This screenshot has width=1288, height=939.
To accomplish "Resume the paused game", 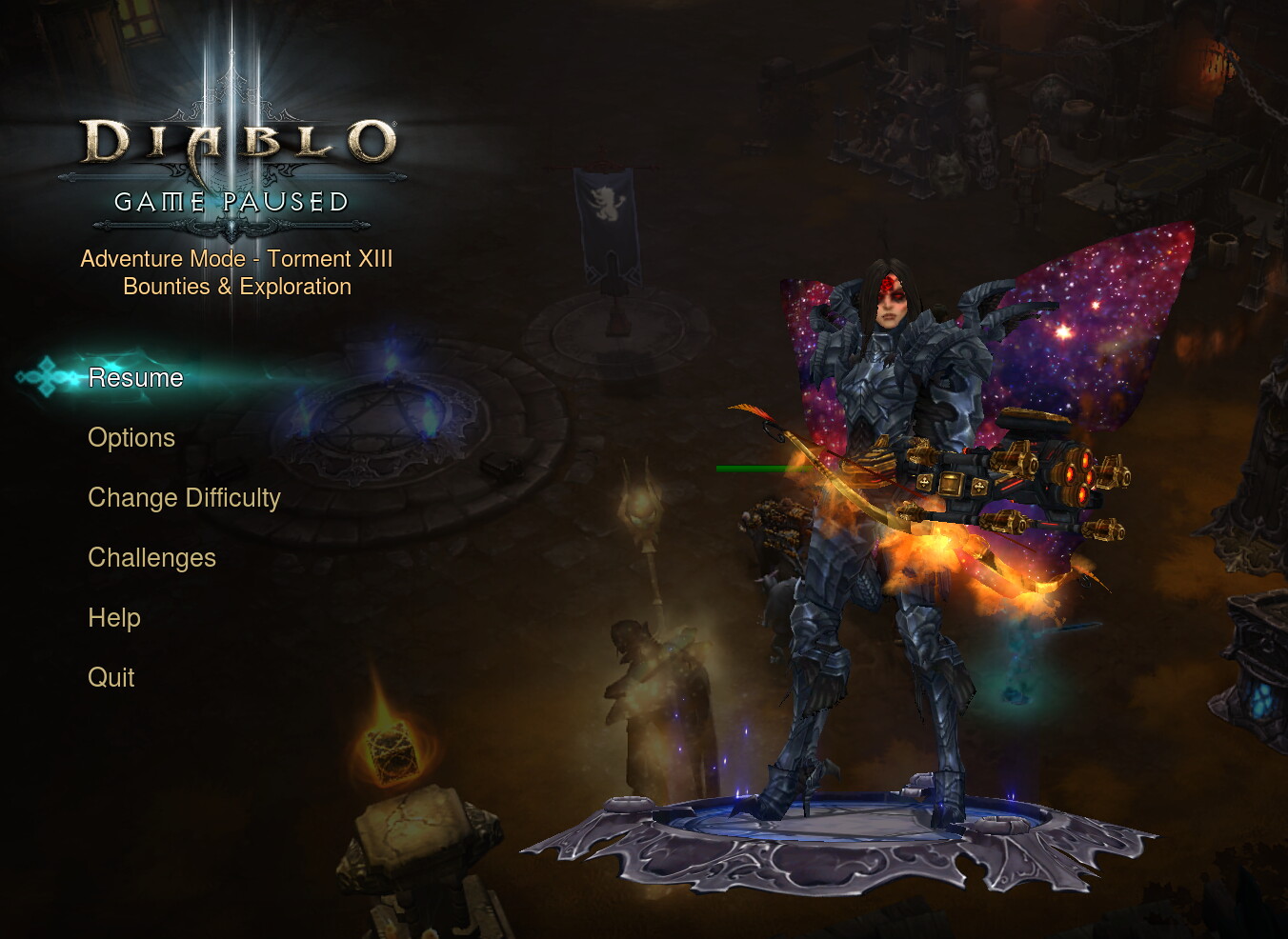I will [x=135, y=378].
